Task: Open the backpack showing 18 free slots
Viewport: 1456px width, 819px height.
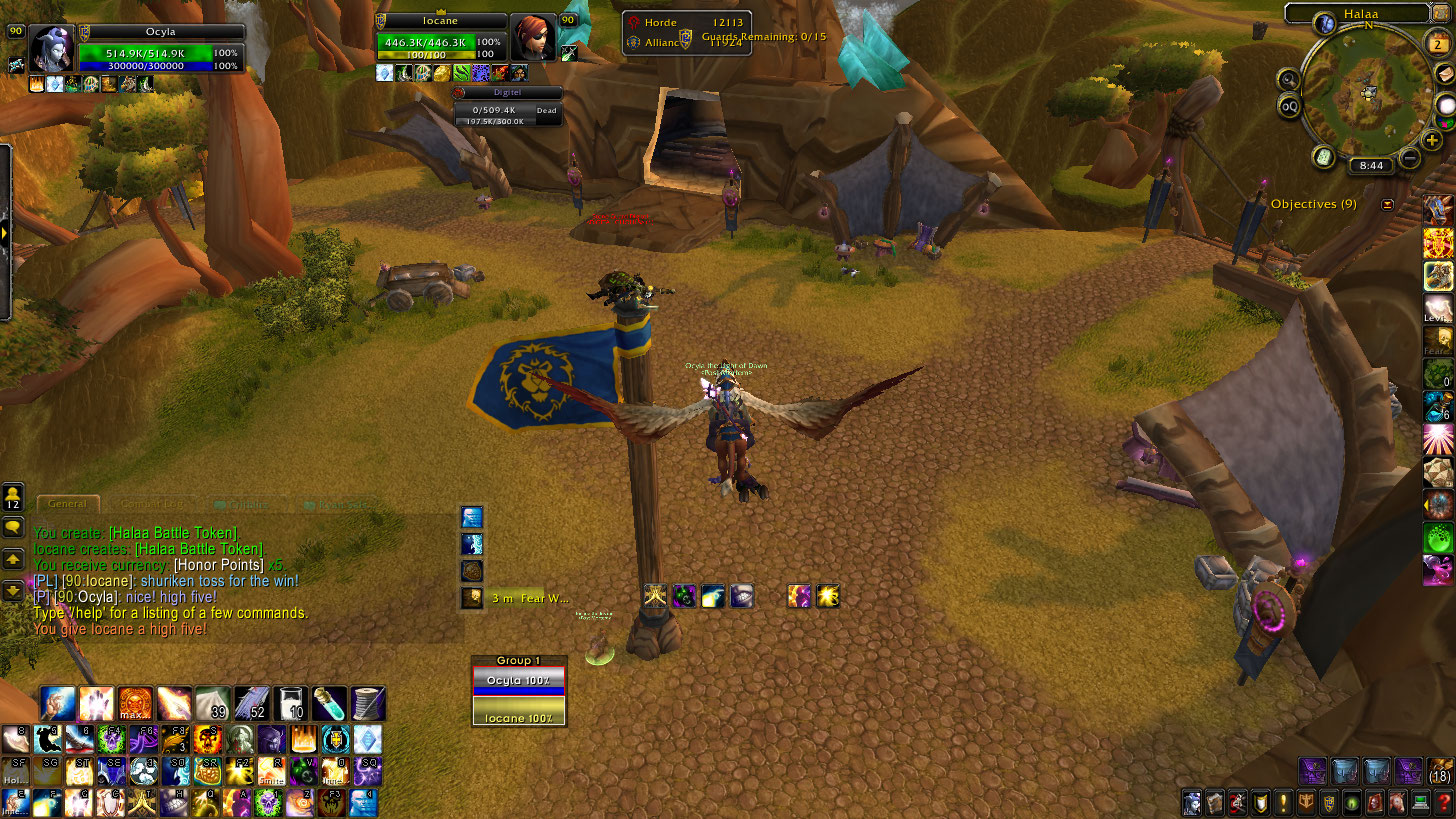Action: coord(1439,770)
